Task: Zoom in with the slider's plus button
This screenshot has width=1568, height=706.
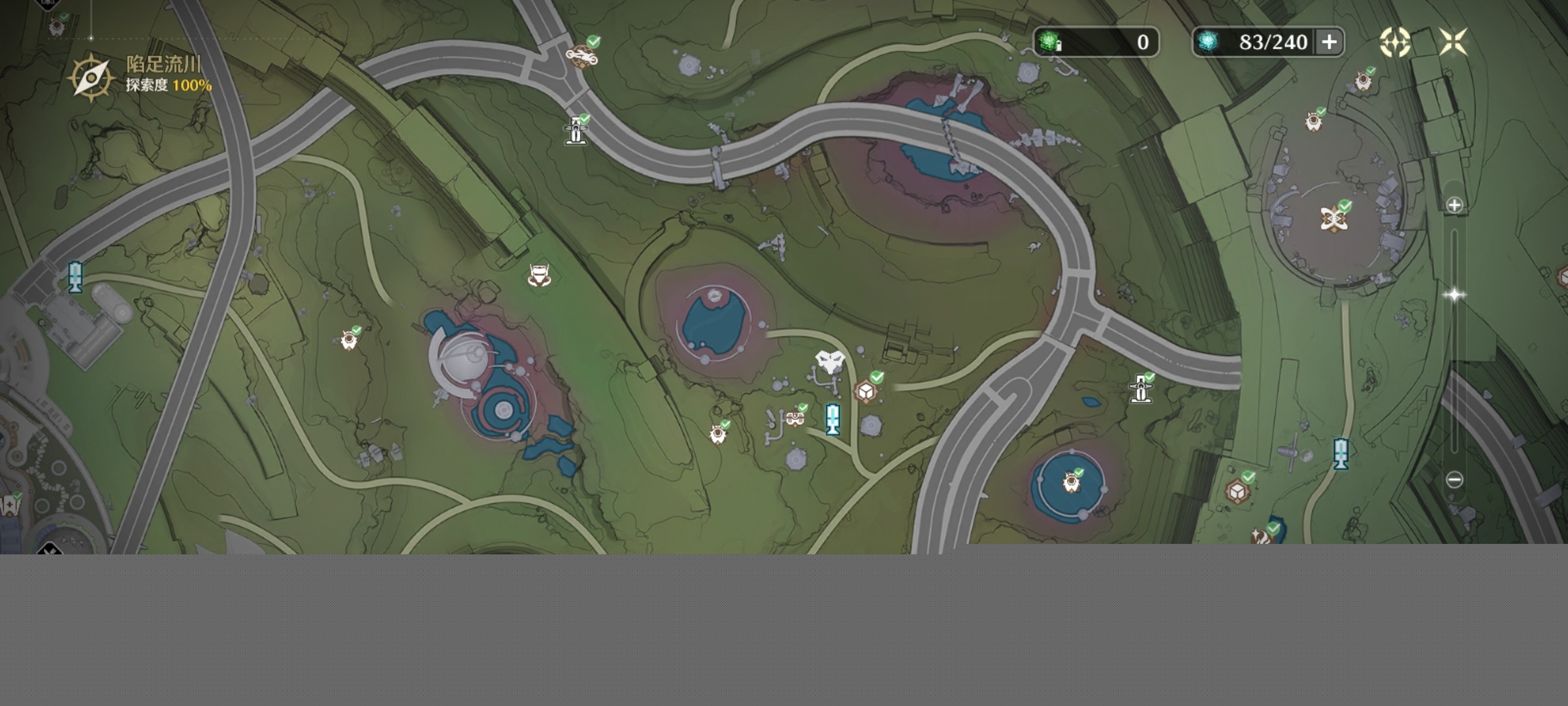Action: pyautogui.click(x=1454, y=205)
